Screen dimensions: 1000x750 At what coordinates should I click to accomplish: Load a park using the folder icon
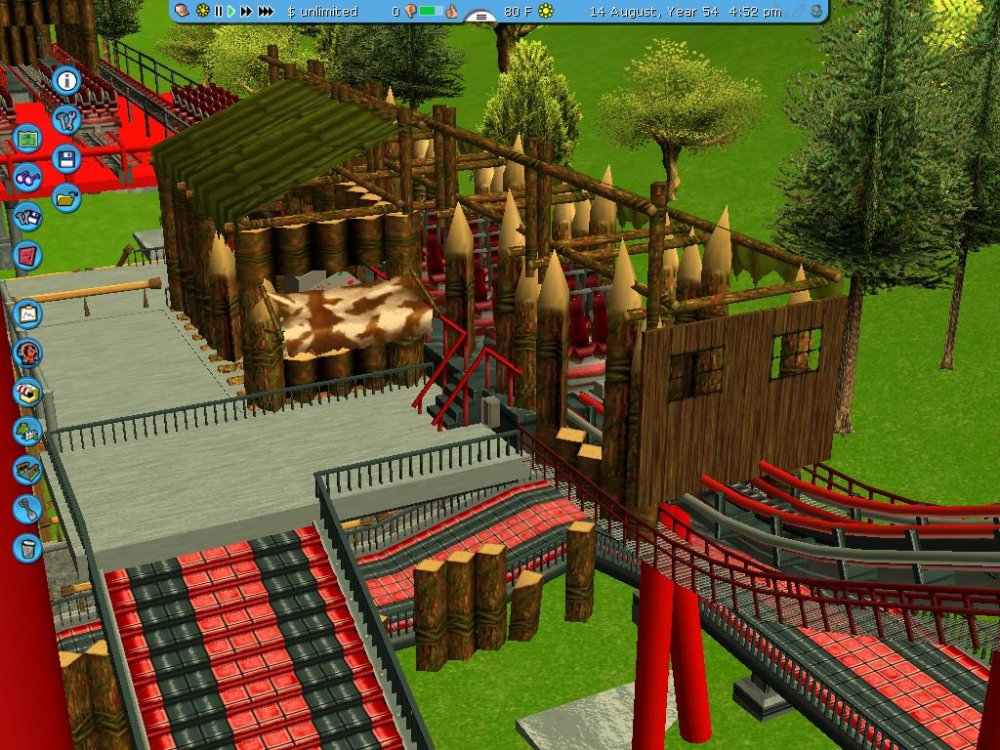pos(66,197)
